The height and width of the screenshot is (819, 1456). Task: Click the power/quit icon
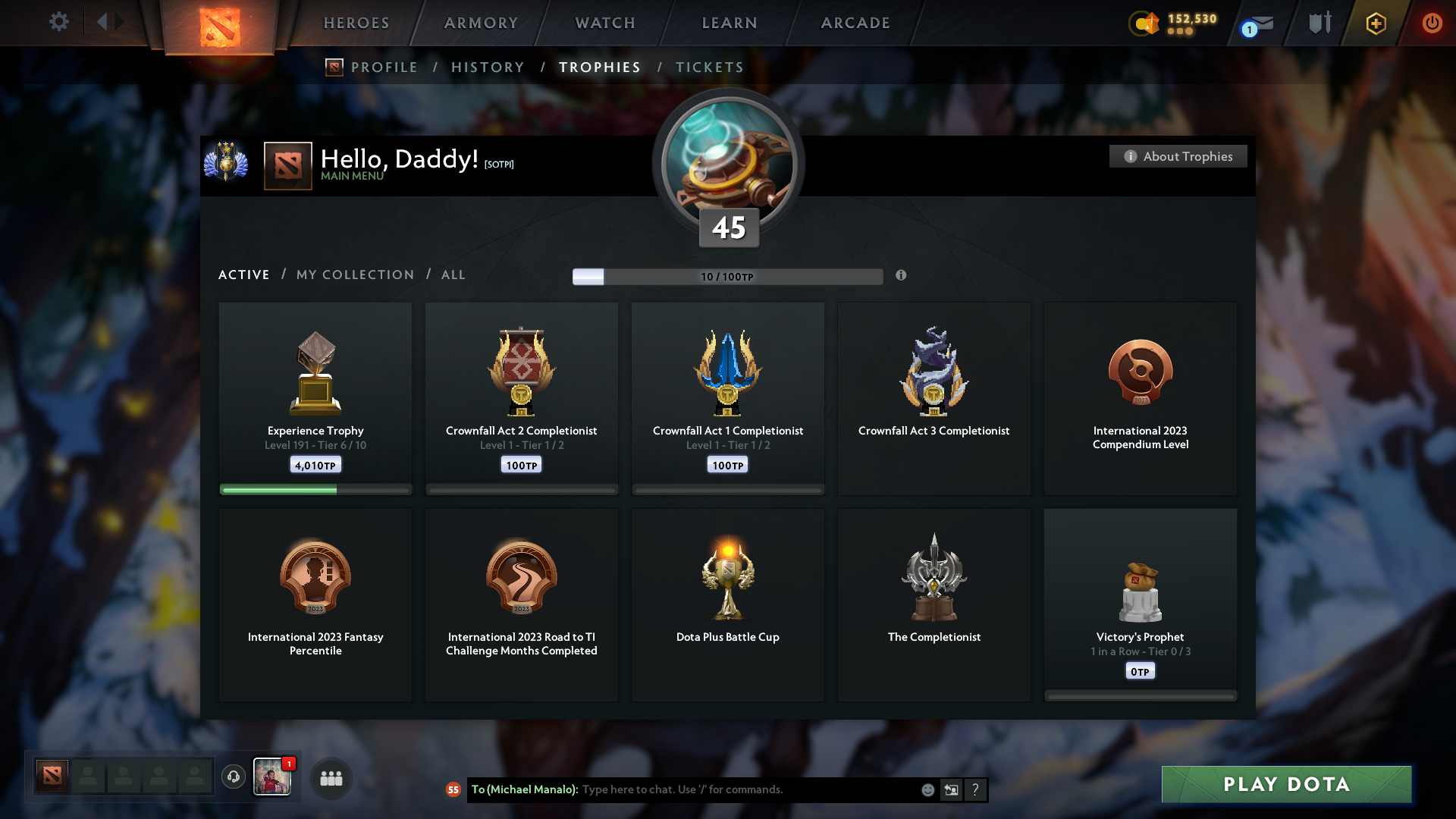click(x=1432, y=23)
